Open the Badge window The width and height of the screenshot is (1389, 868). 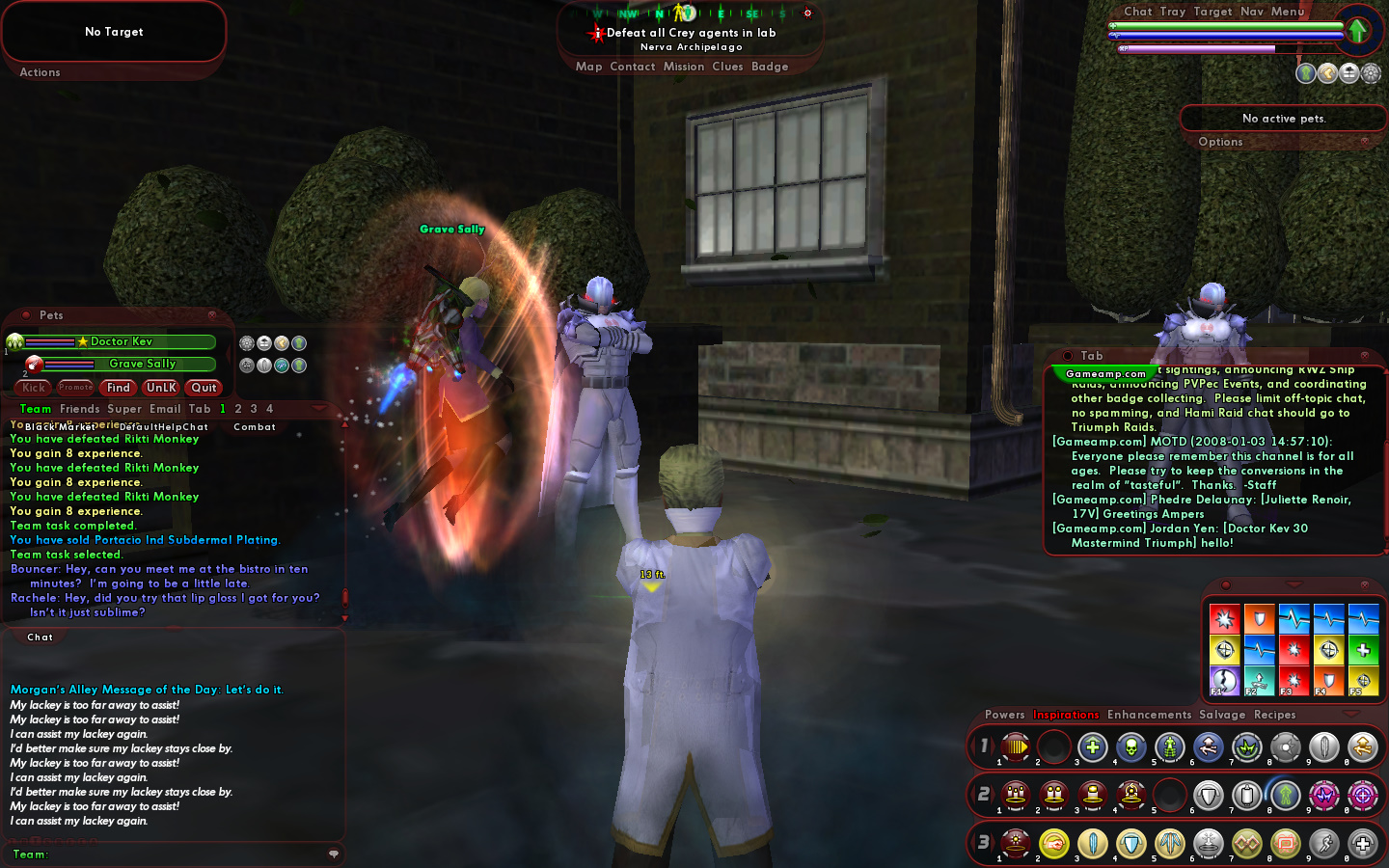coord(770,67)
